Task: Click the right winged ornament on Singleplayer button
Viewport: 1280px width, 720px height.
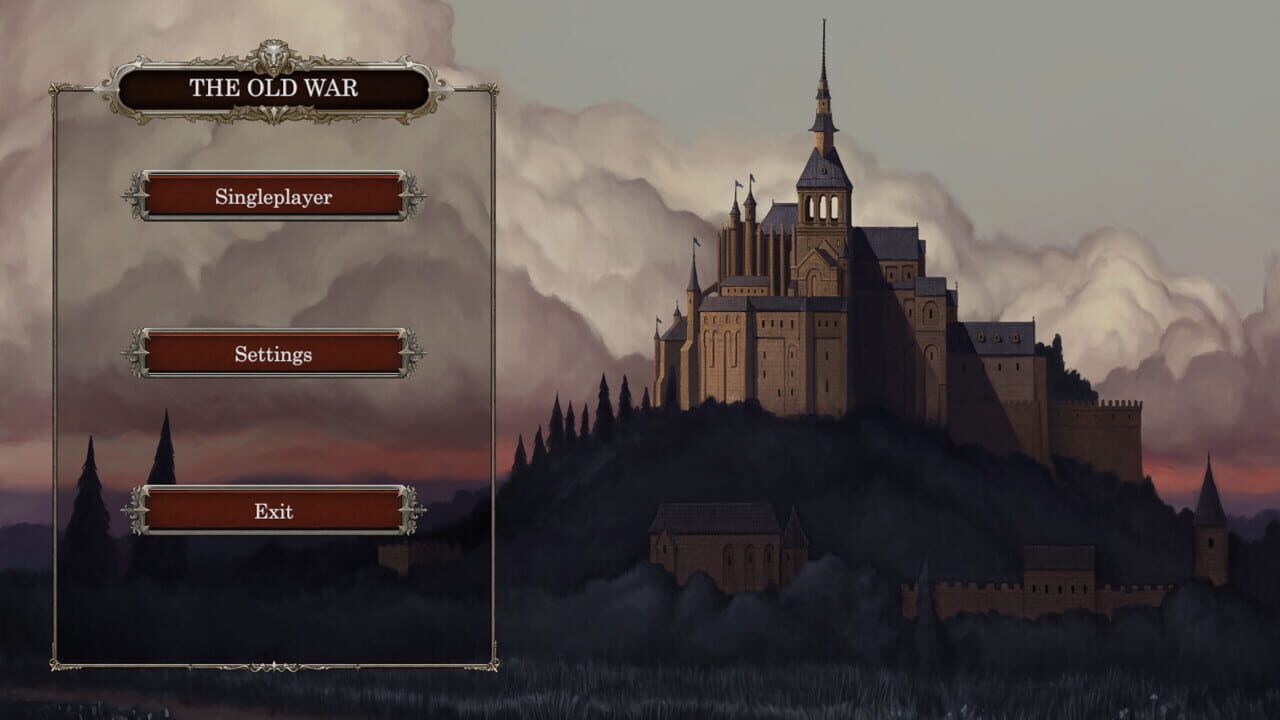Action: (411, 198)
